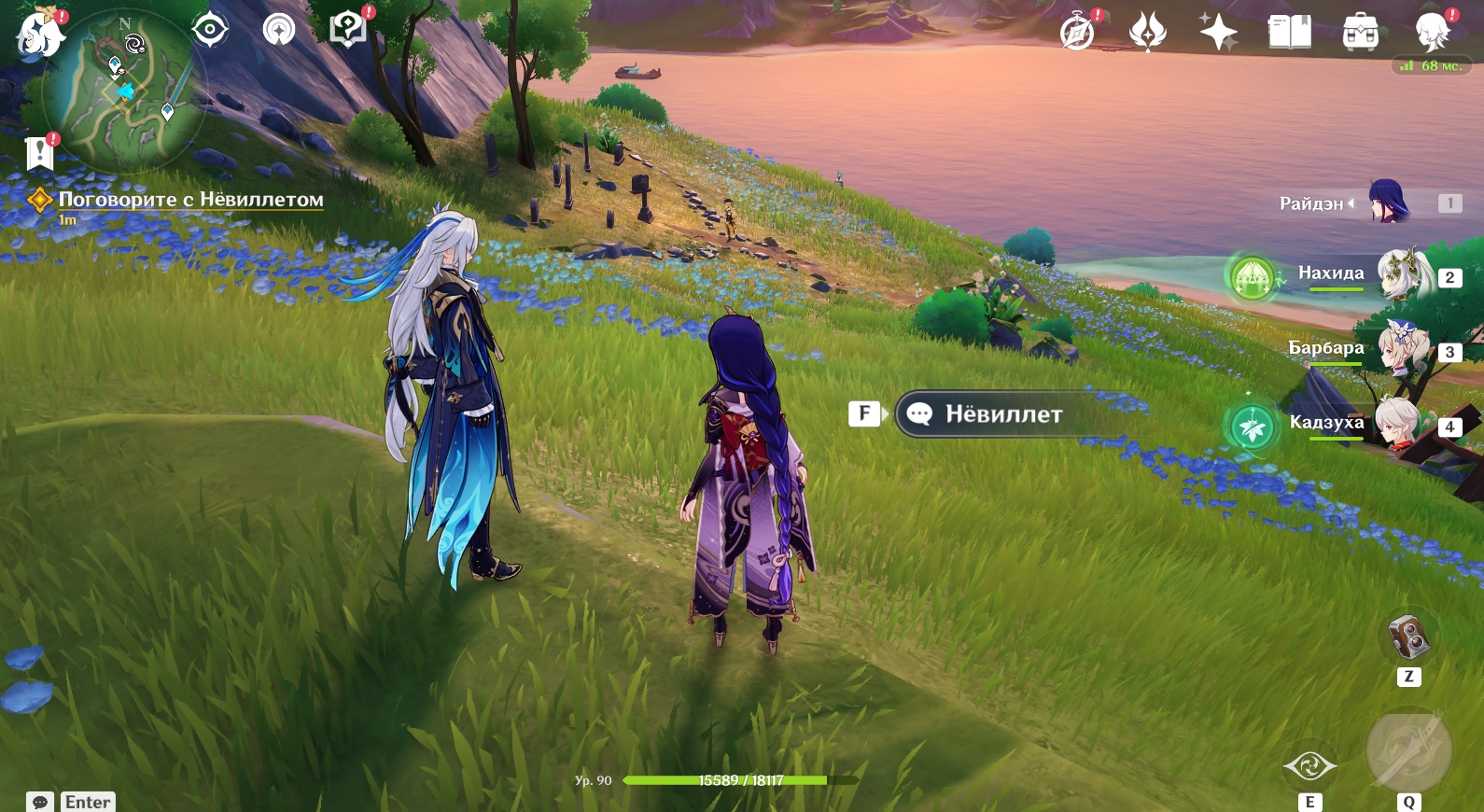Open the wish star icon
Viewport: 1484px width, 812px height.
pos(1218,33)
